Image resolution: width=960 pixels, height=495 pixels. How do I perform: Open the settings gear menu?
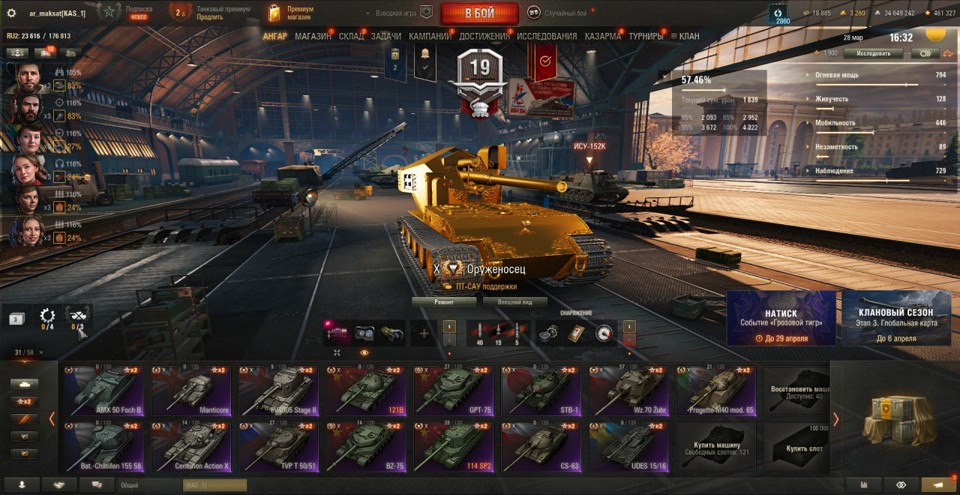11,13
